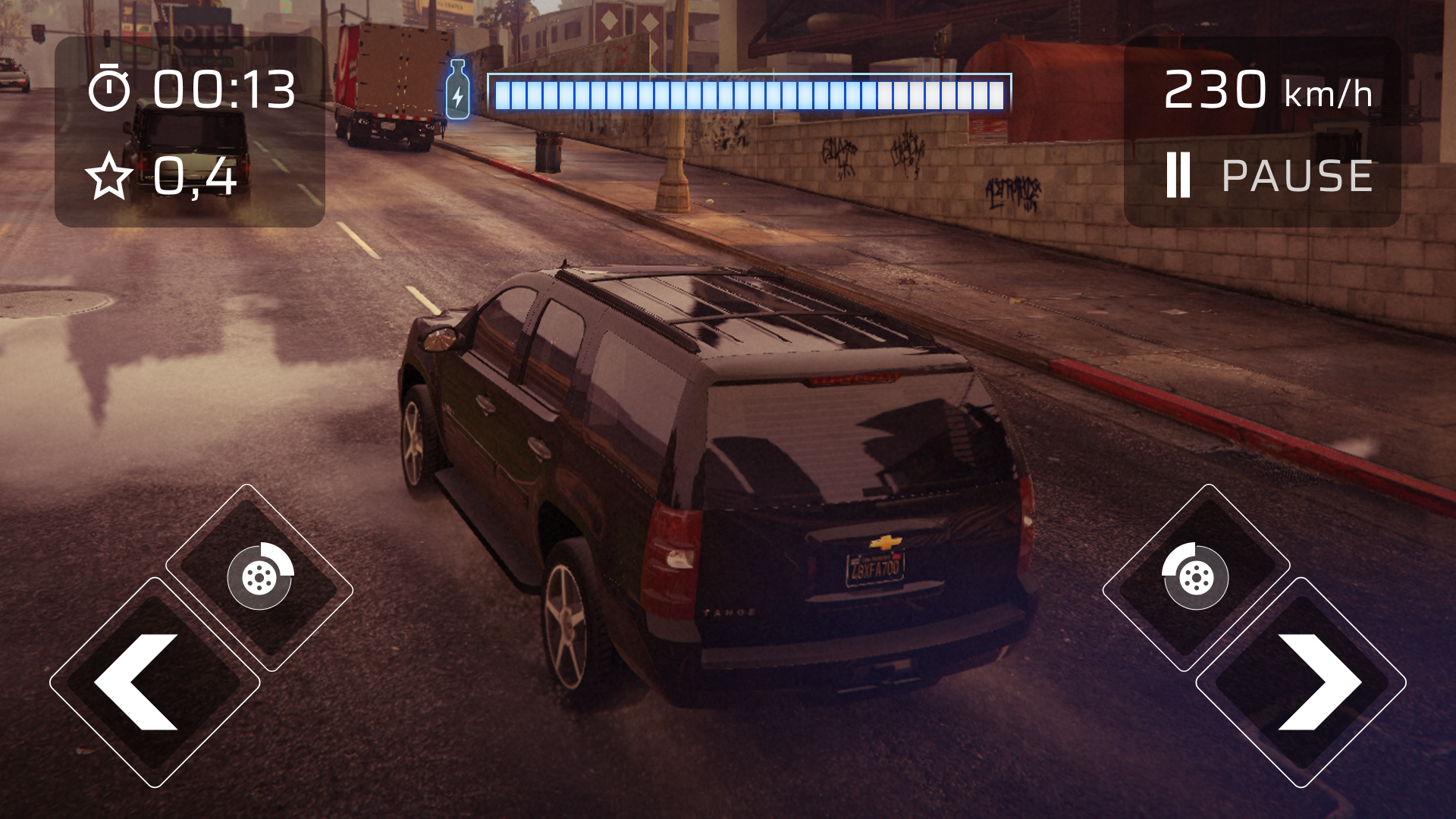Expand the top-left stats panel
Screen dimensions: 1456x819
point(190,133)
